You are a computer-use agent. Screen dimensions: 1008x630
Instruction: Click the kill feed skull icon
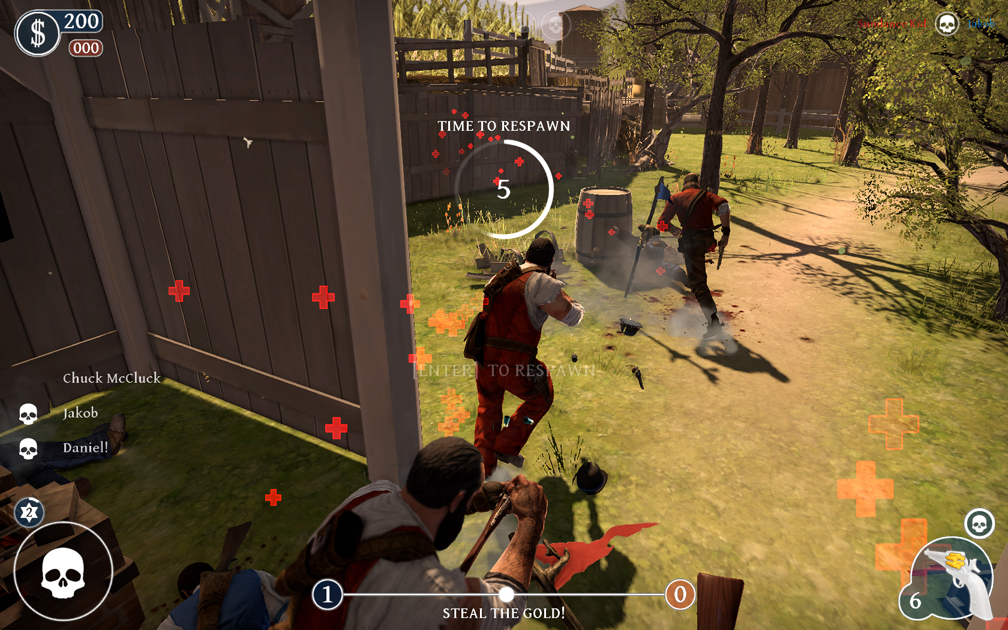946,23
